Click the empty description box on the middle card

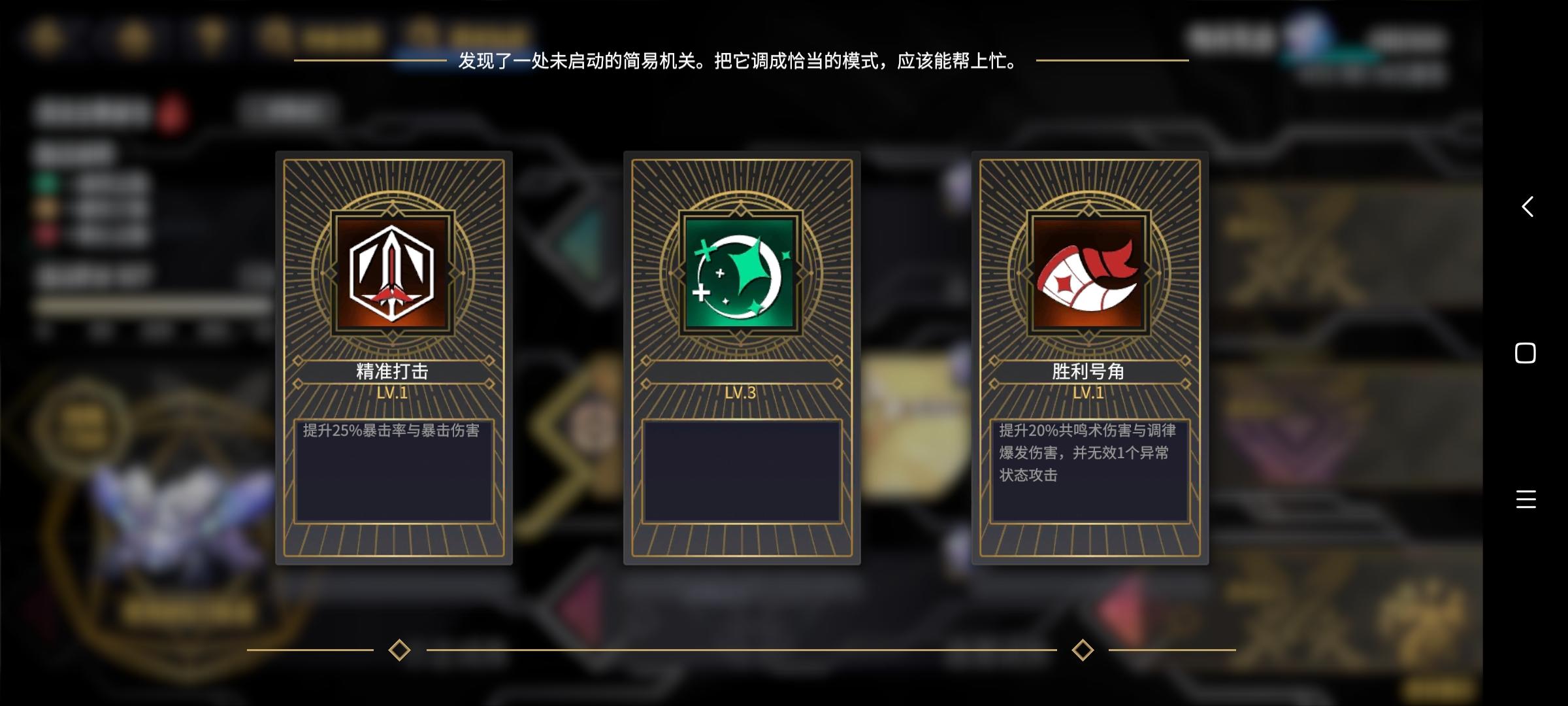(x=742, y=469)
